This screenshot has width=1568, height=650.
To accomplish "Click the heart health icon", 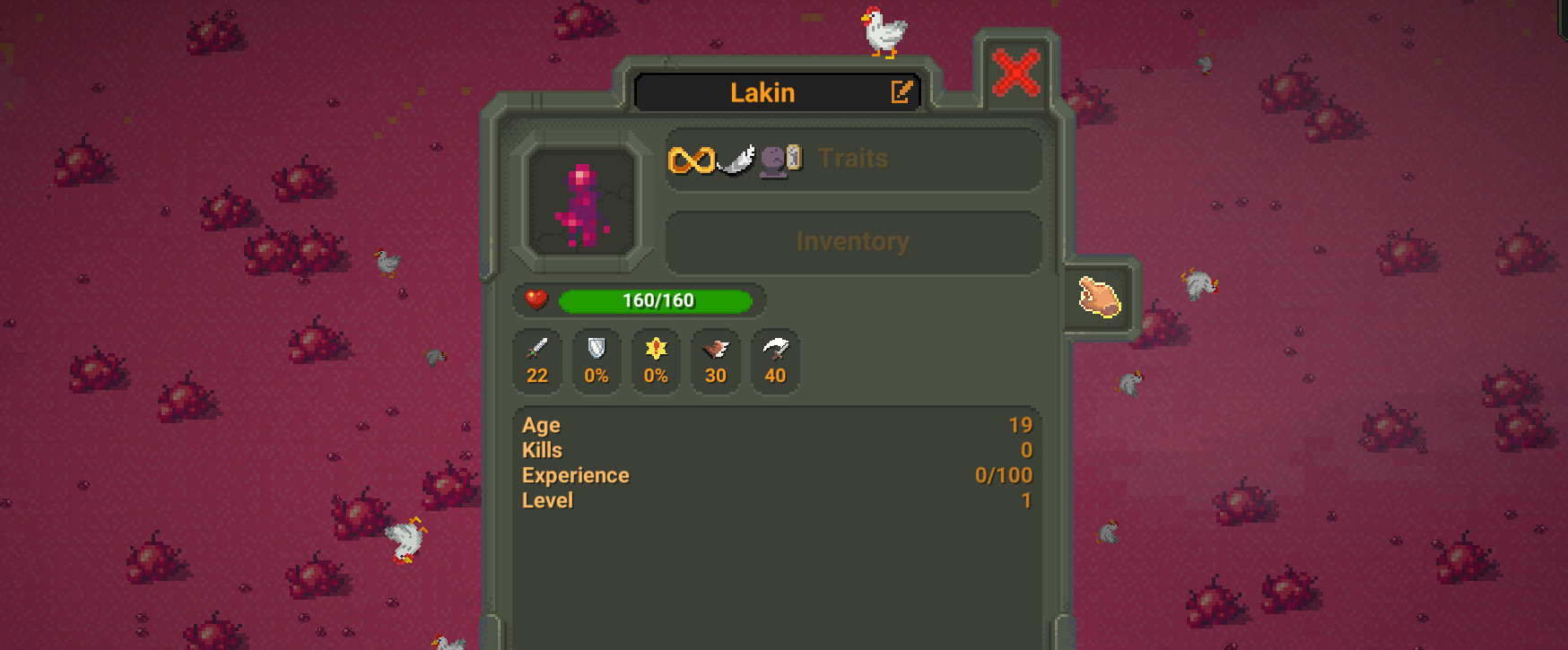I will coord(535,300).
